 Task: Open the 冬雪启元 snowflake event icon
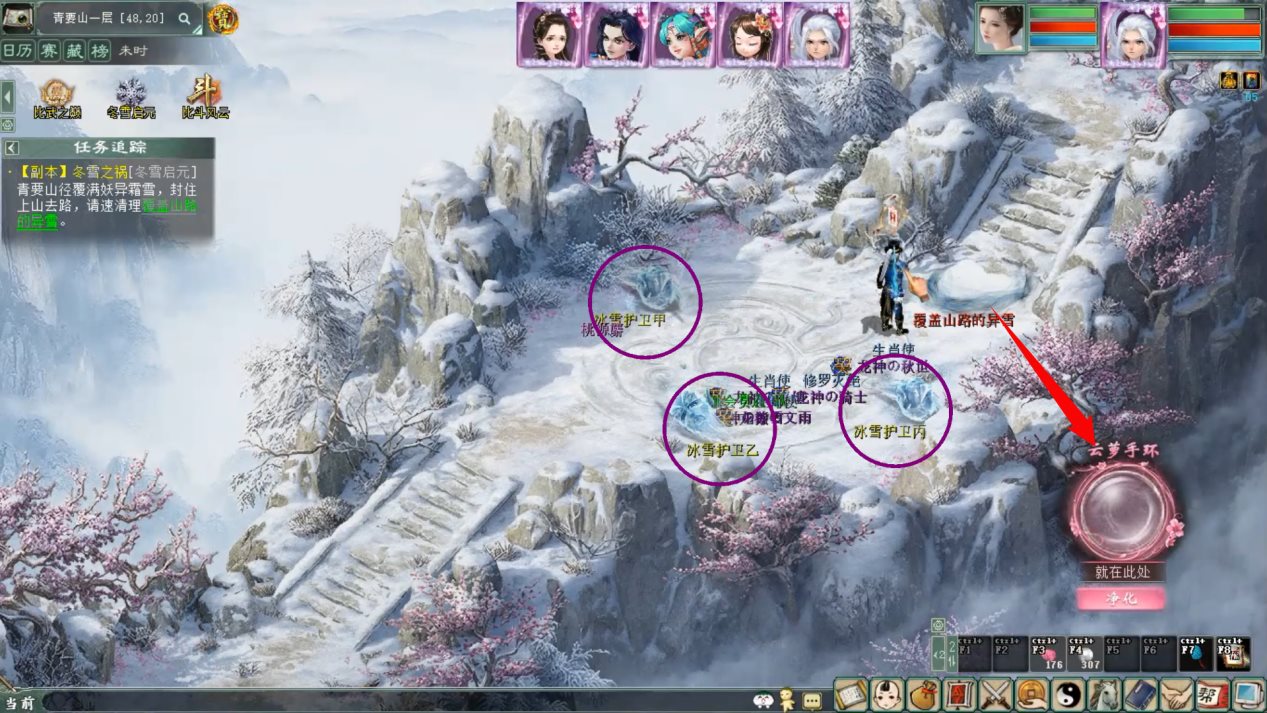pyautogui.click(x=131, y=98)
